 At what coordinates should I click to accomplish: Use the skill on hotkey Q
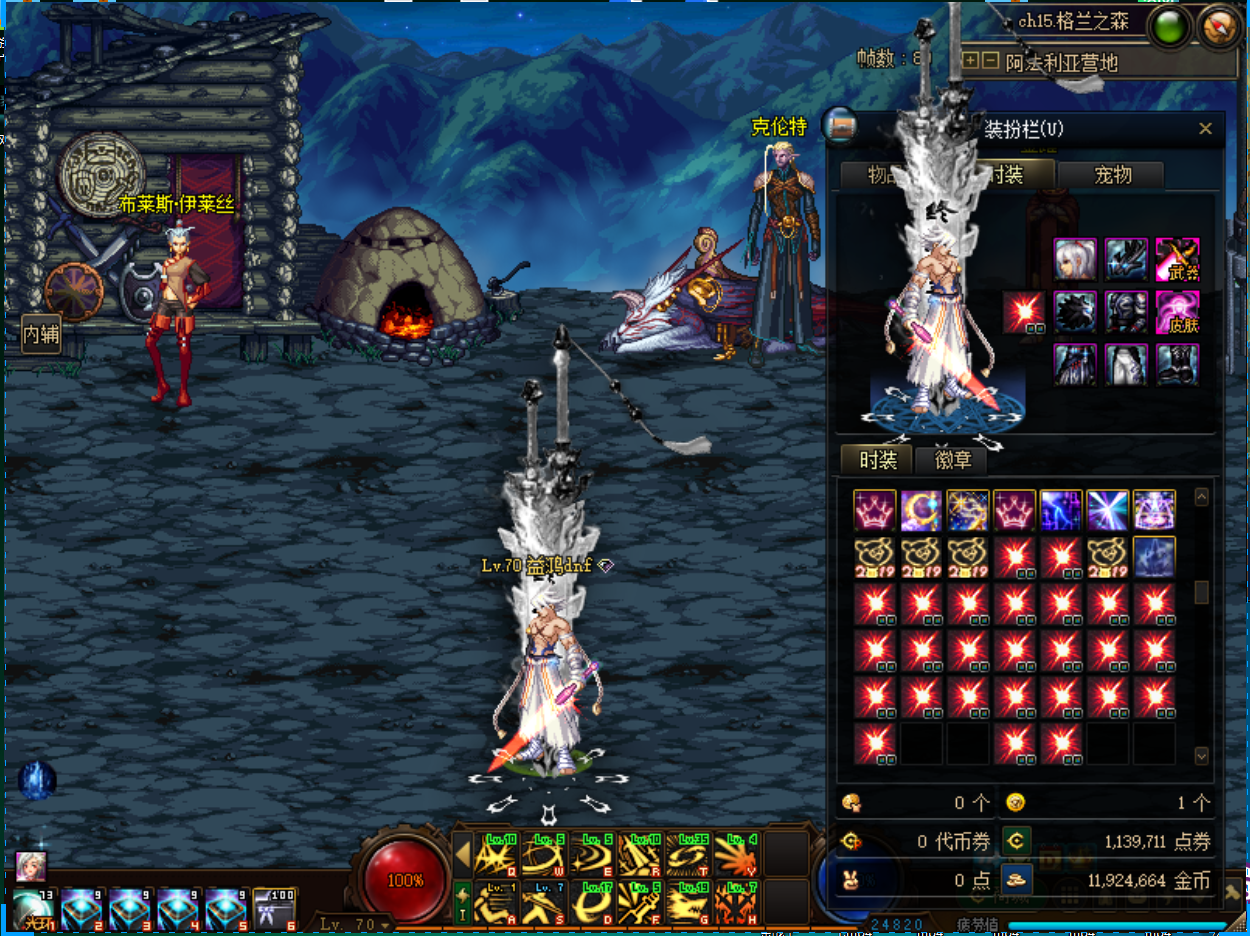(495, 854)
